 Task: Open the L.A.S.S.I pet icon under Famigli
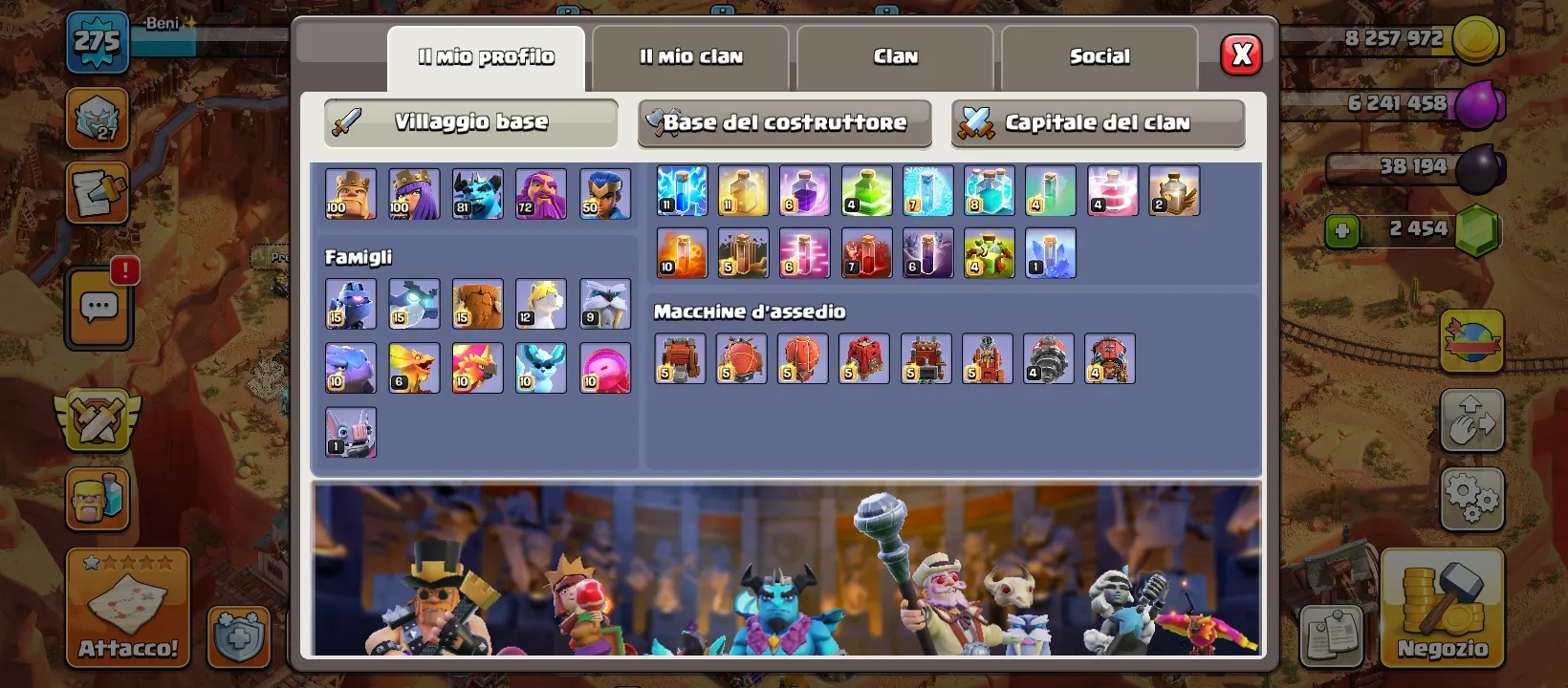point(351,304)
